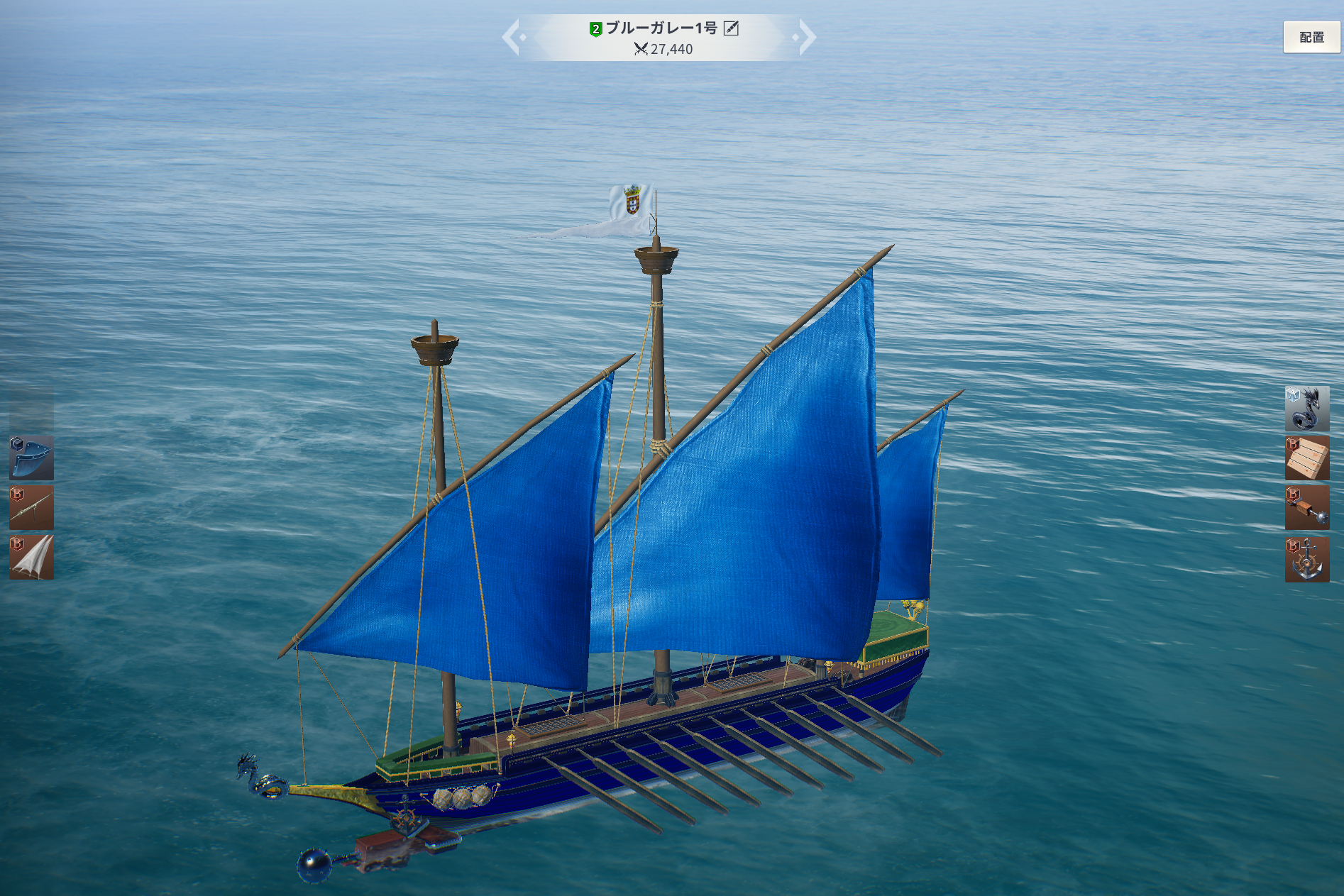The width and height of the screenshot is (1344, 896).
Task: Switch to the previous ship with left arrow
Action: (512, 37)
